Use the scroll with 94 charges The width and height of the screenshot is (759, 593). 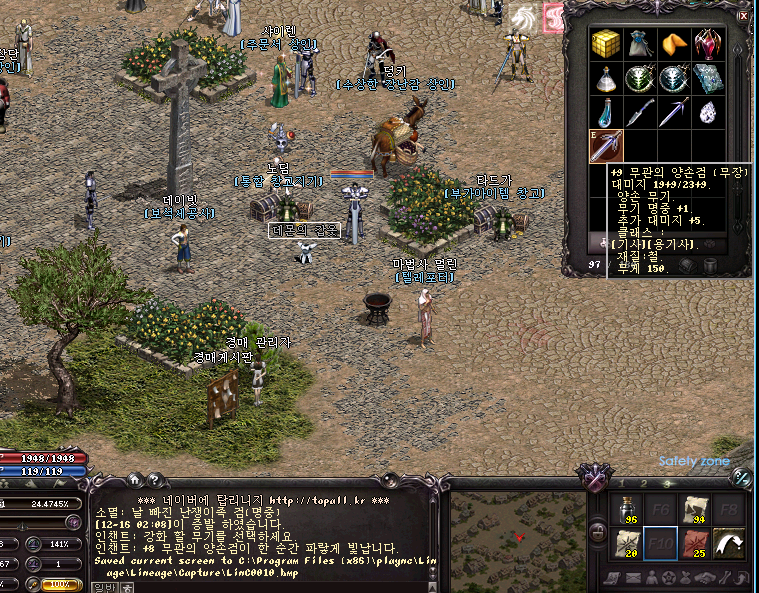(x=695, y=510)
